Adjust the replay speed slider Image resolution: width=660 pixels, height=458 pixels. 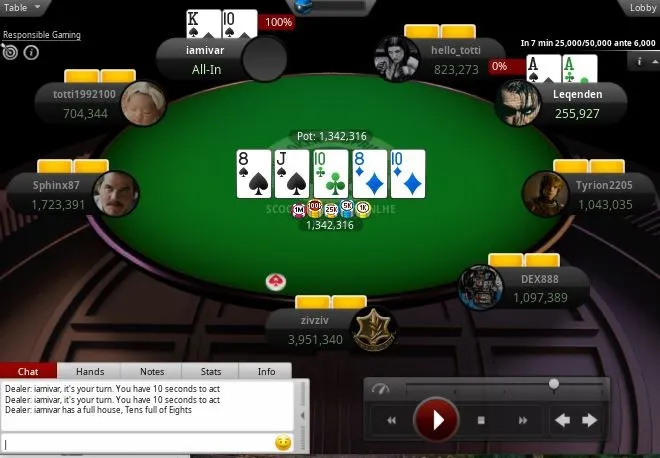[x=553, y=384]
